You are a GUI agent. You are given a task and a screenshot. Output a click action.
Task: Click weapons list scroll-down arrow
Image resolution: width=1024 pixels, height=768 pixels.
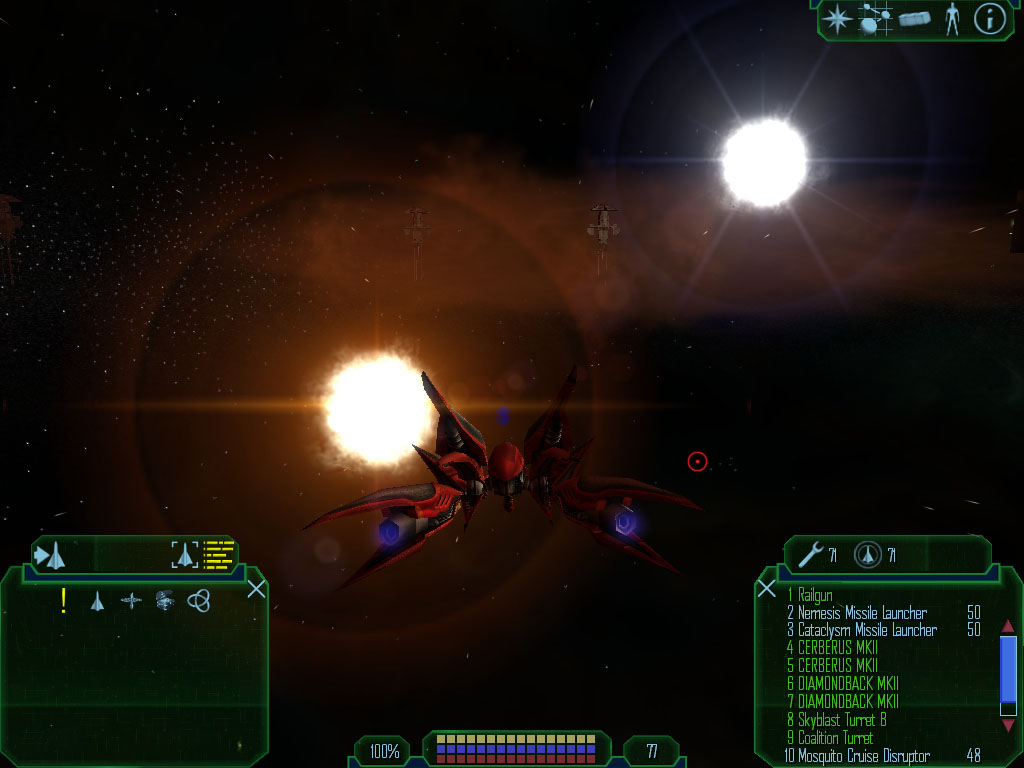pos(1008,726)
